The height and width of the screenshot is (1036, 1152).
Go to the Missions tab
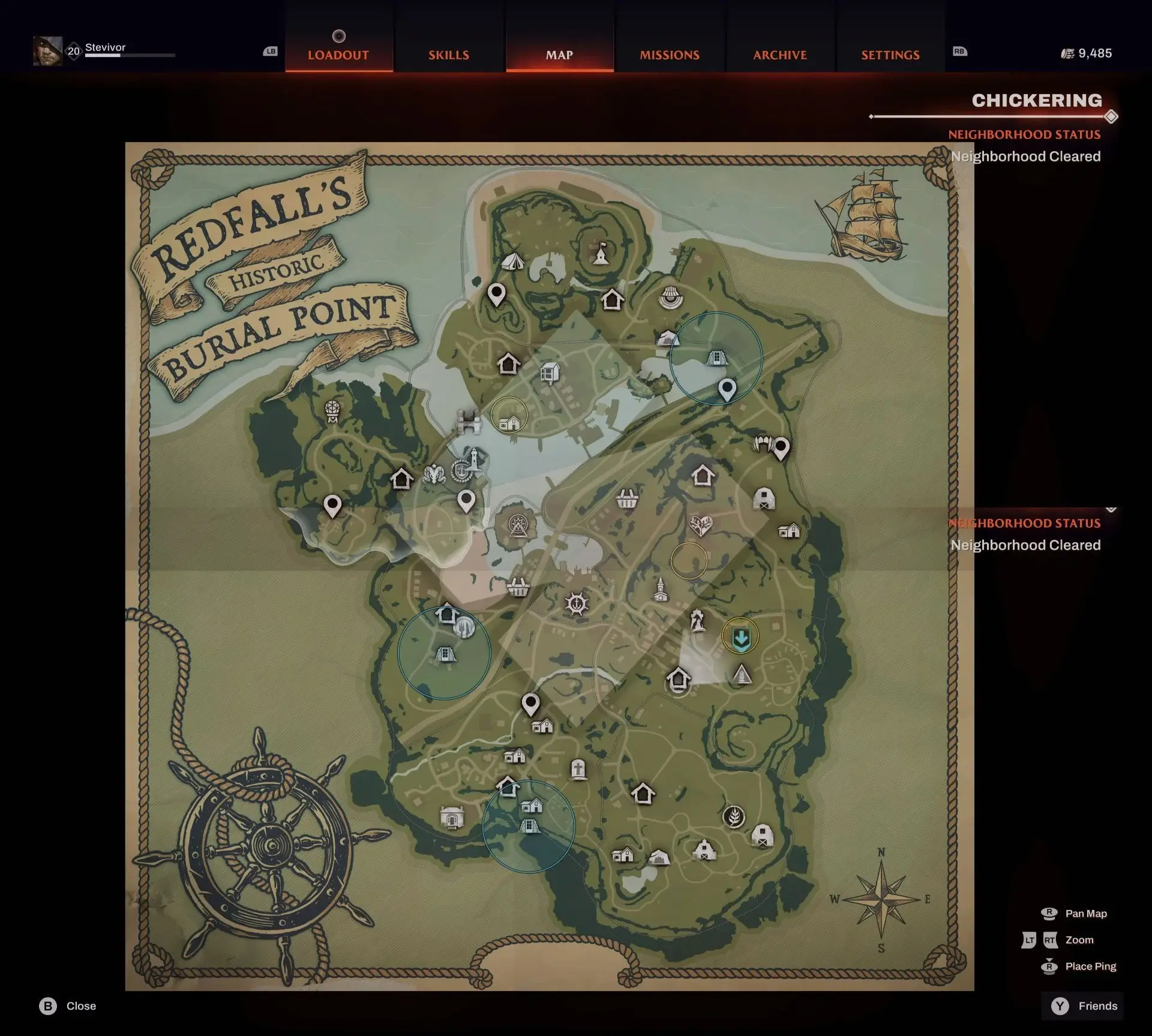click(x=670, y=55)
